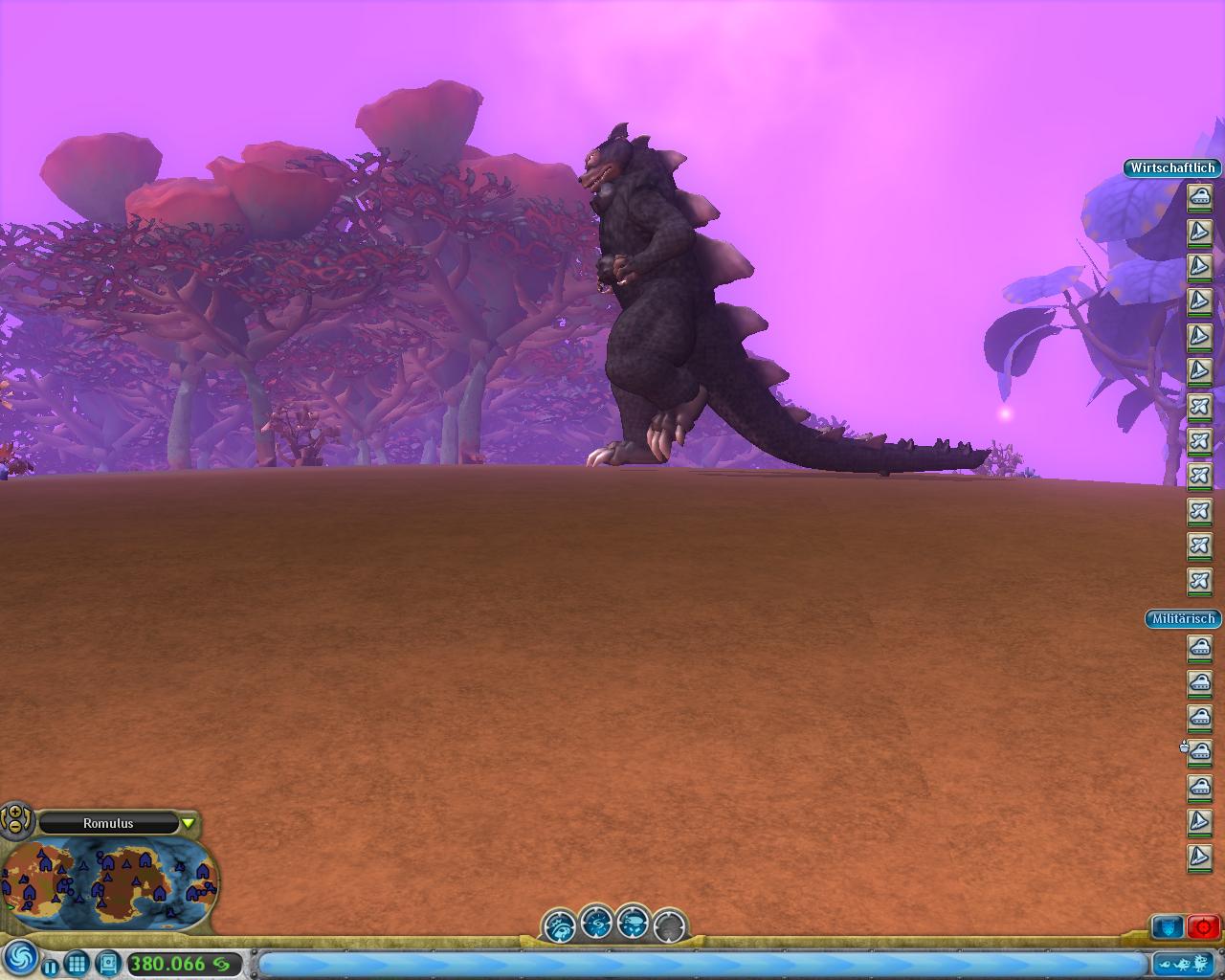
Task: Open the grid-icon panel next to pause
Action: [x=78, y=963]
